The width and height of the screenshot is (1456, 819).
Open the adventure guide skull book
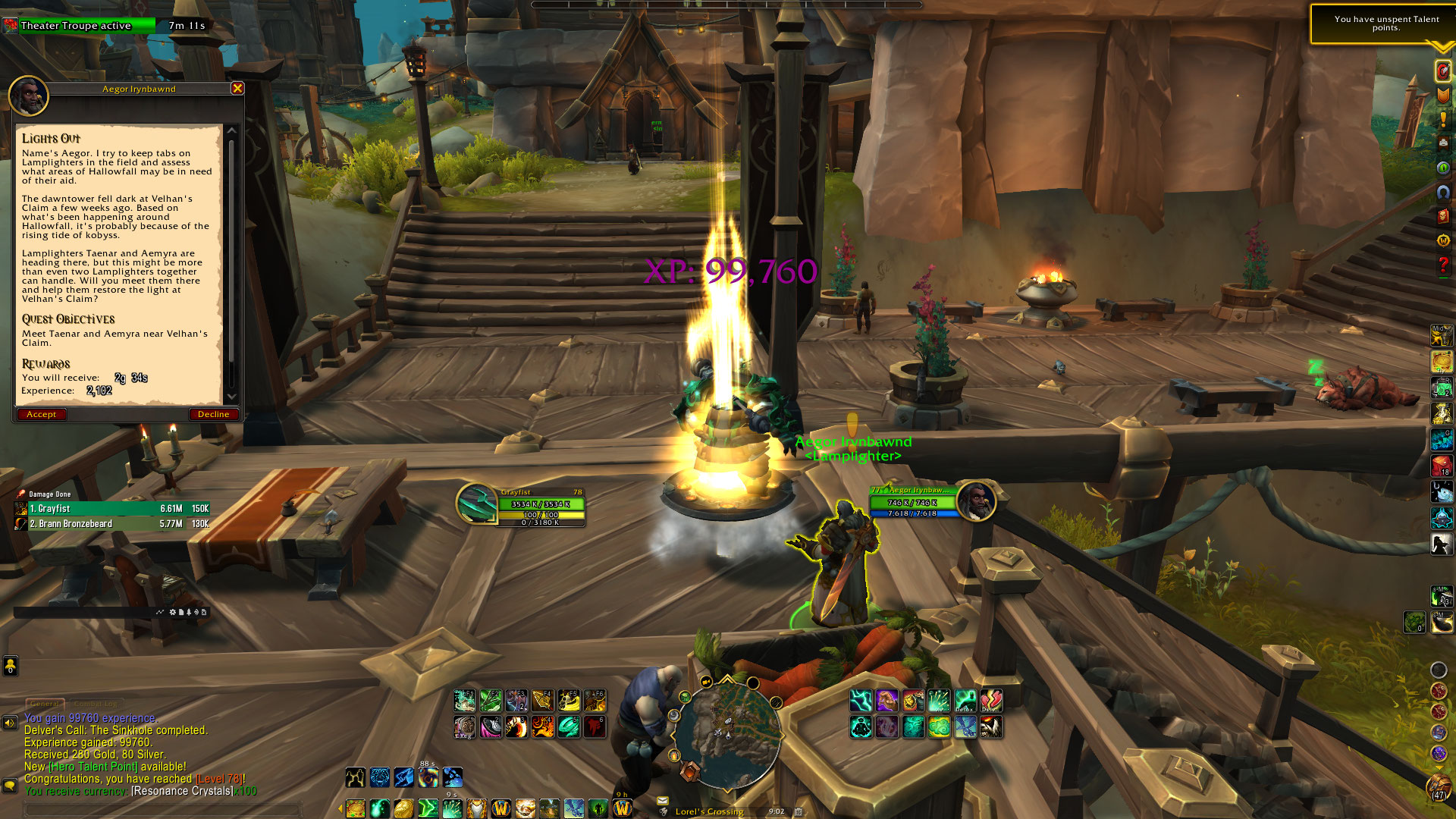(x=1442, y=217)
